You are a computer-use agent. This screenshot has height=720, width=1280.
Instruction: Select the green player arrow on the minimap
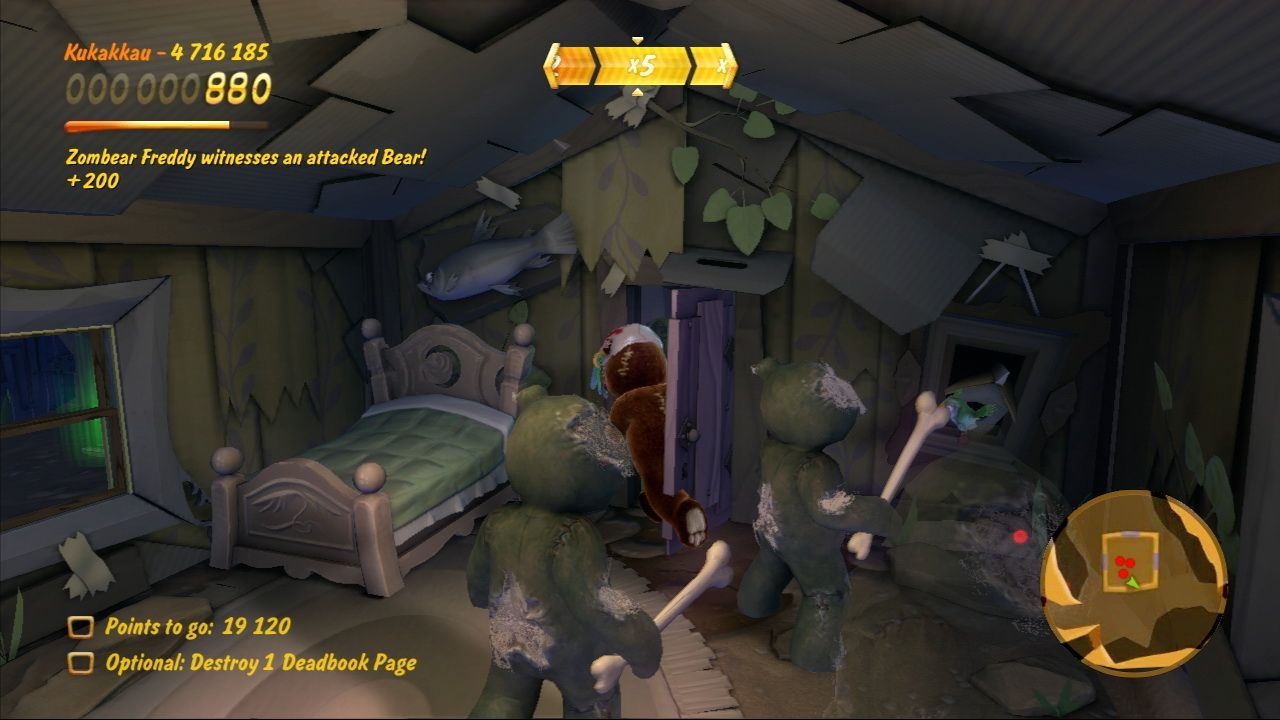click(x=1133, y=584)
